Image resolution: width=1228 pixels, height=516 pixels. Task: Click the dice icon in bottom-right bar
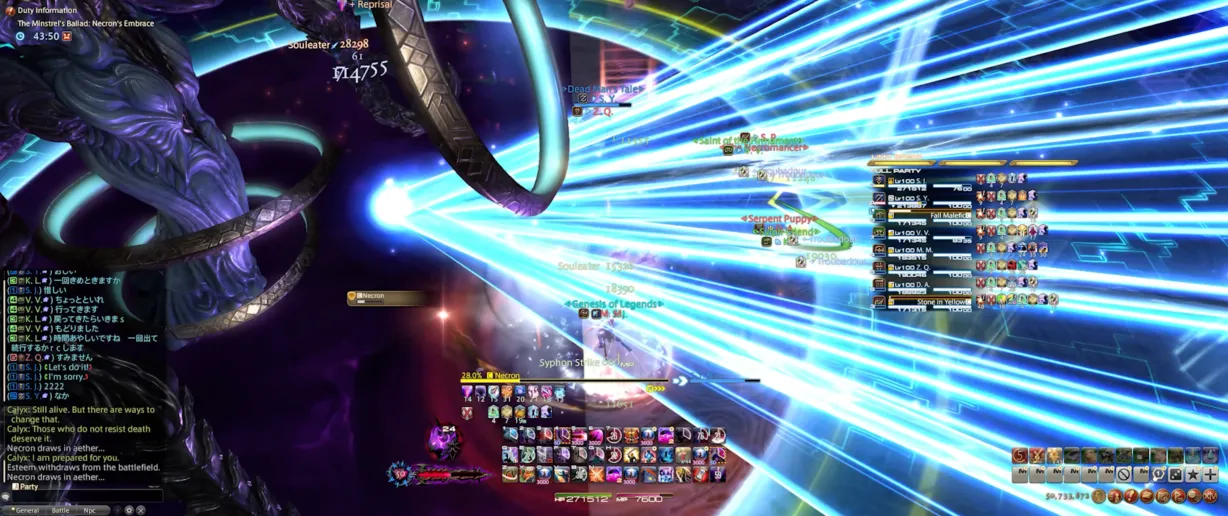(x=1176, y=475)
